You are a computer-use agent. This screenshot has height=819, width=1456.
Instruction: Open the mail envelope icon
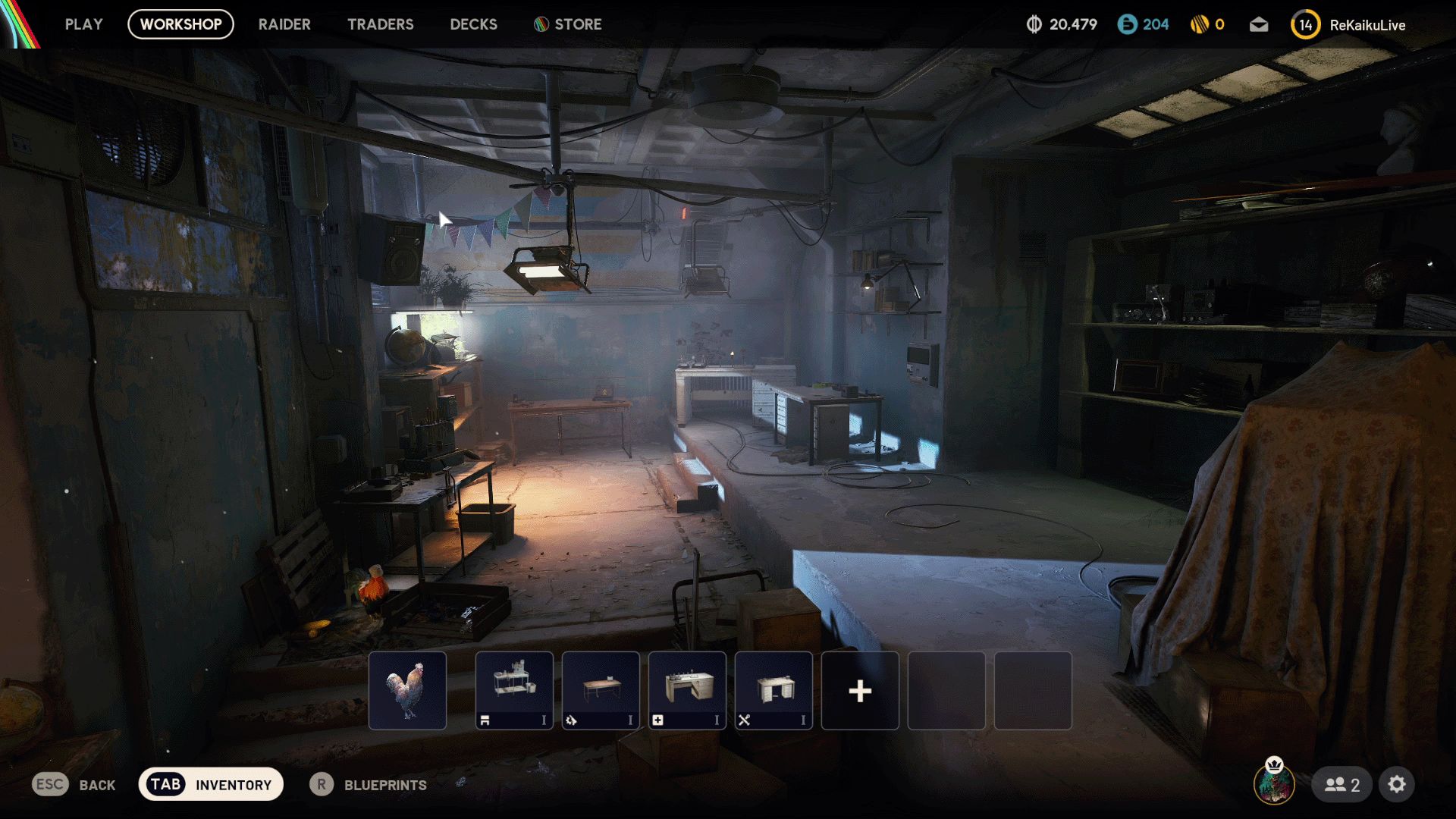coord(1258,24)
